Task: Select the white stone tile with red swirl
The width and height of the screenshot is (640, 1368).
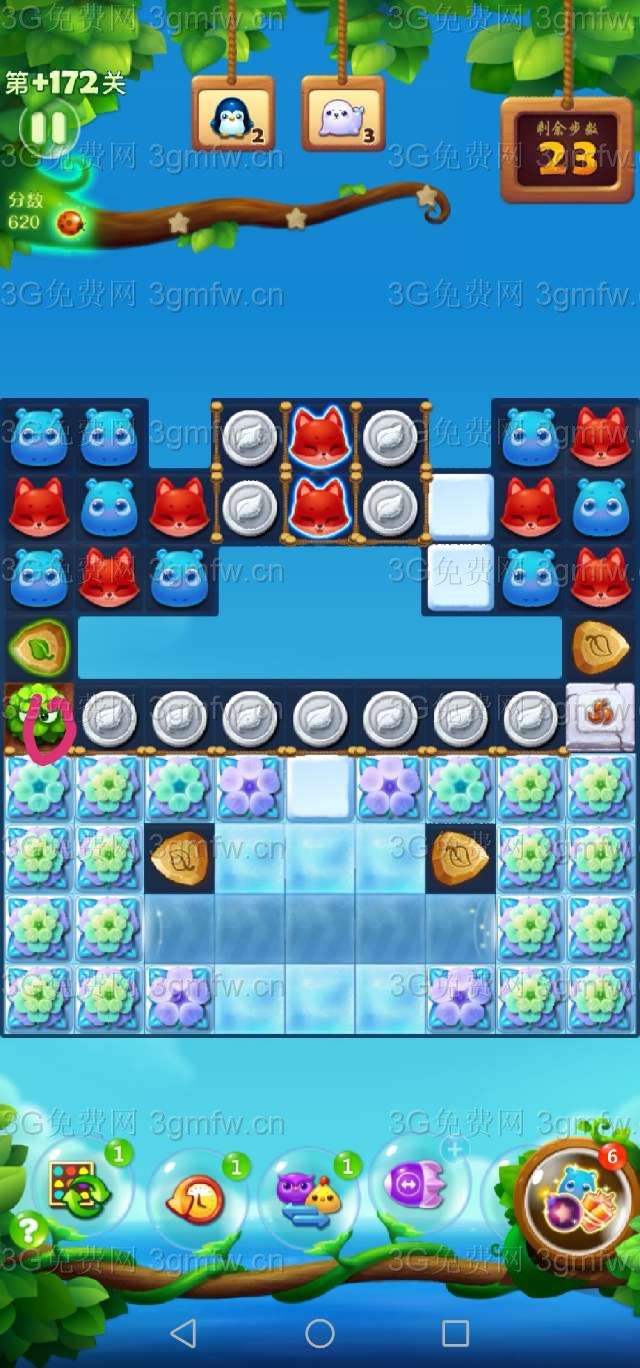Action: pyautogui.click(x=600, y=718)
